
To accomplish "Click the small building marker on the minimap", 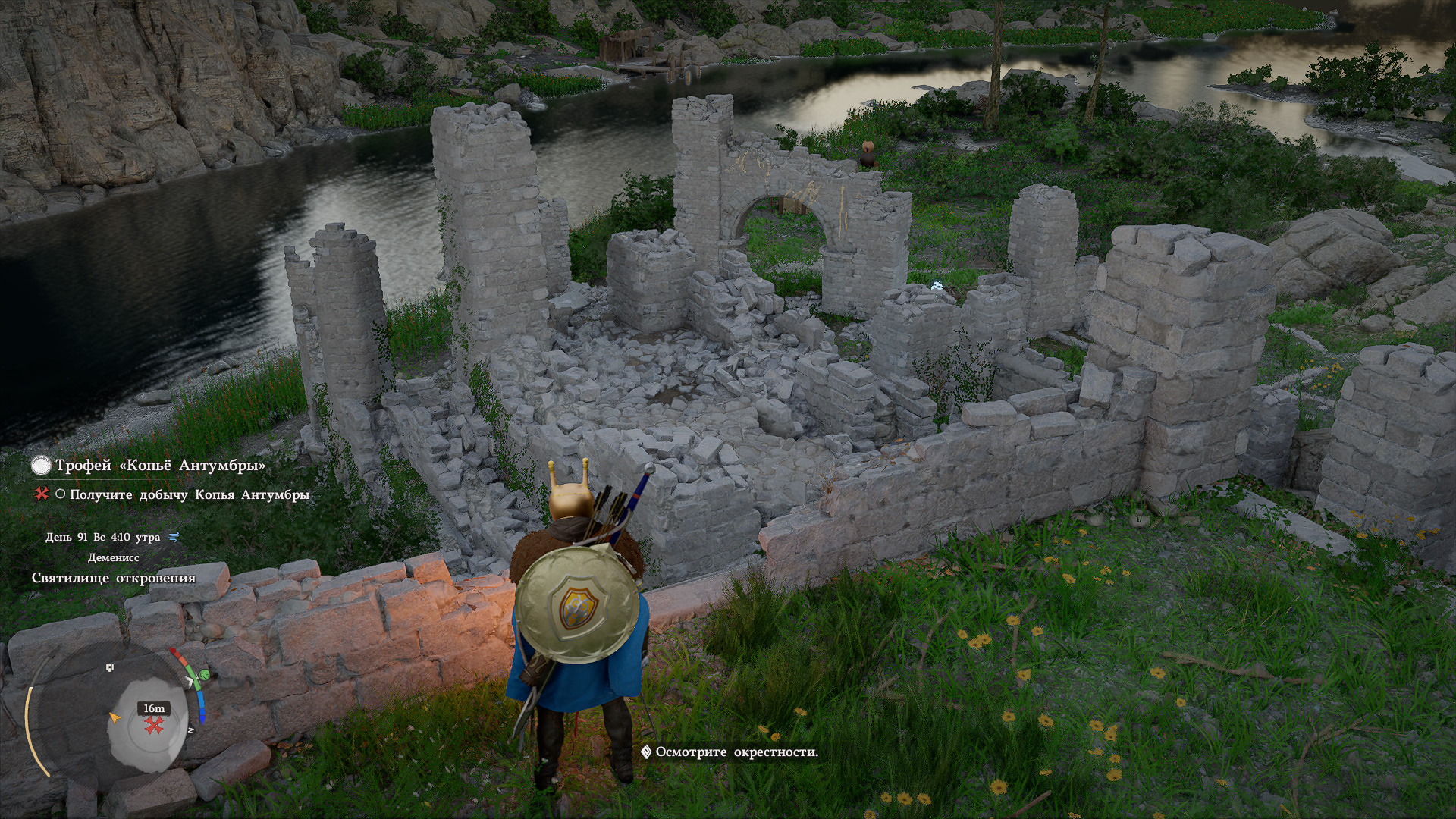I will pos(111,667).
